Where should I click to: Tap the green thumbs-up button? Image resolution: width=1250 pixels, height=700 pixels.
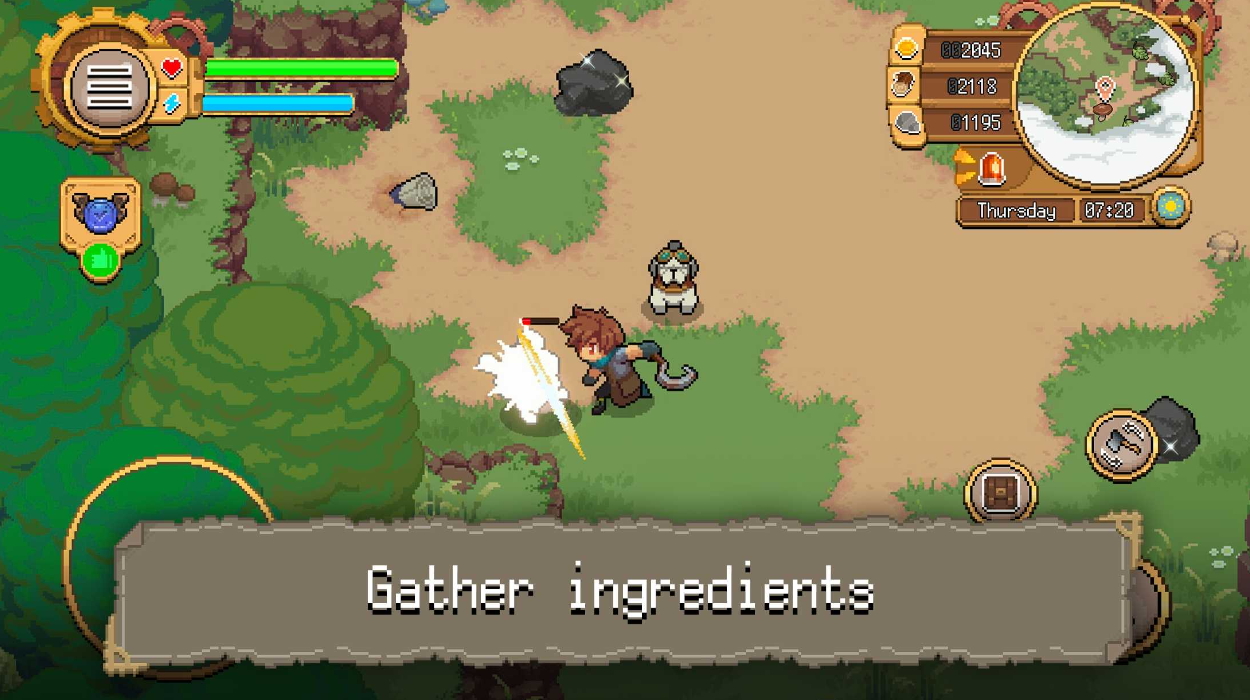coord(100,262)
